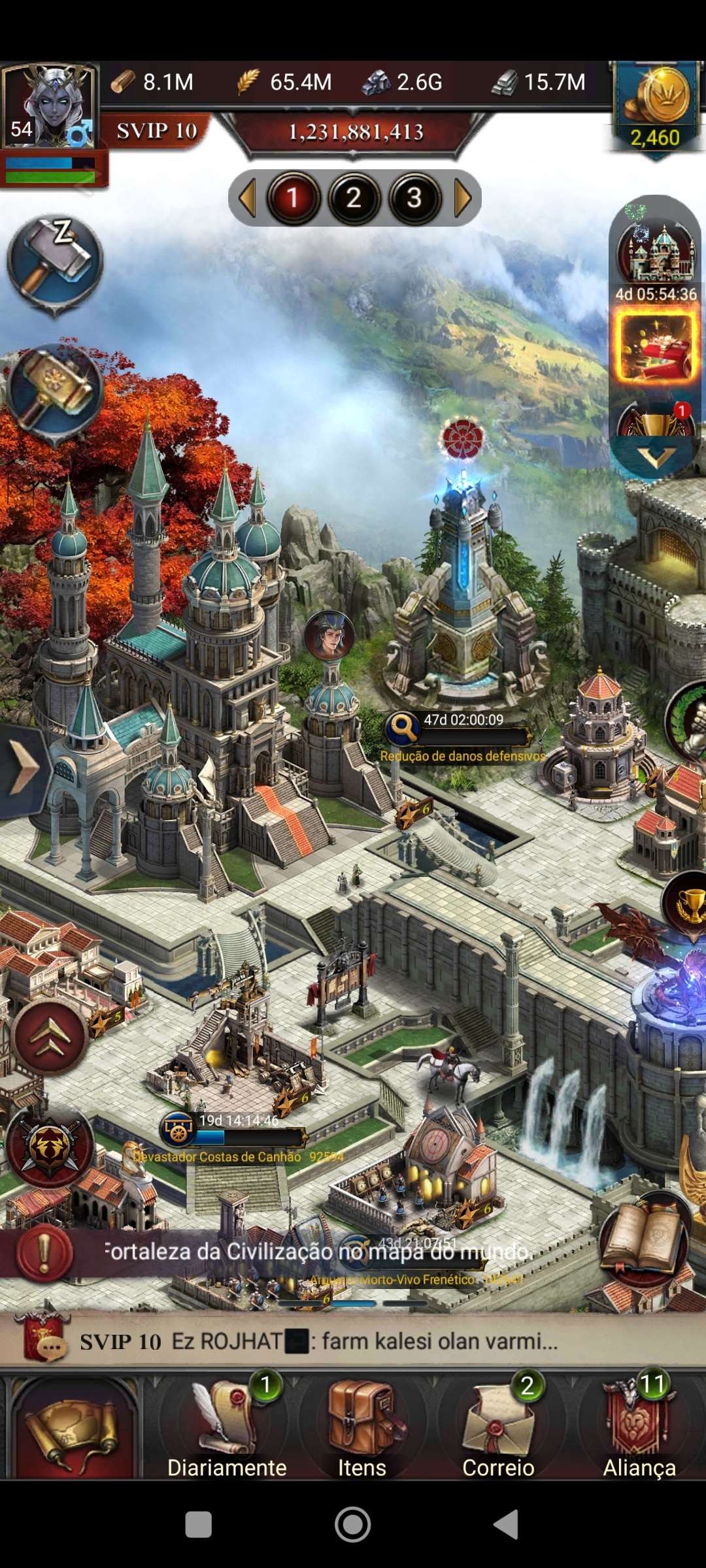Open the glowing red gift box offer
The width and height of the screenshot is (706, 1568).
tap(655, 346)
